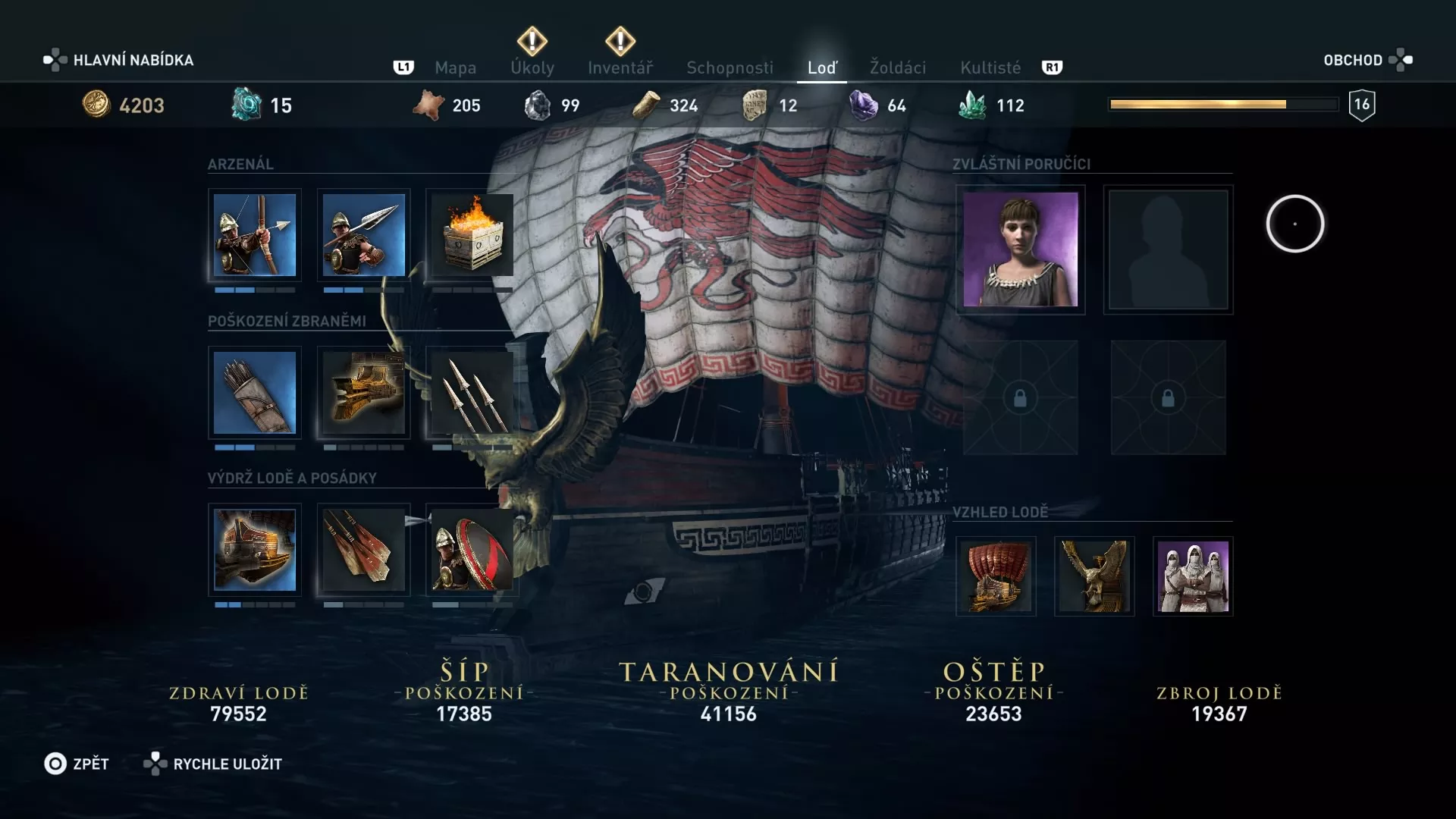Open the special lieutenant portrait
Image resolution: width=1456 pixels, height=819 pixels.
1021,250
